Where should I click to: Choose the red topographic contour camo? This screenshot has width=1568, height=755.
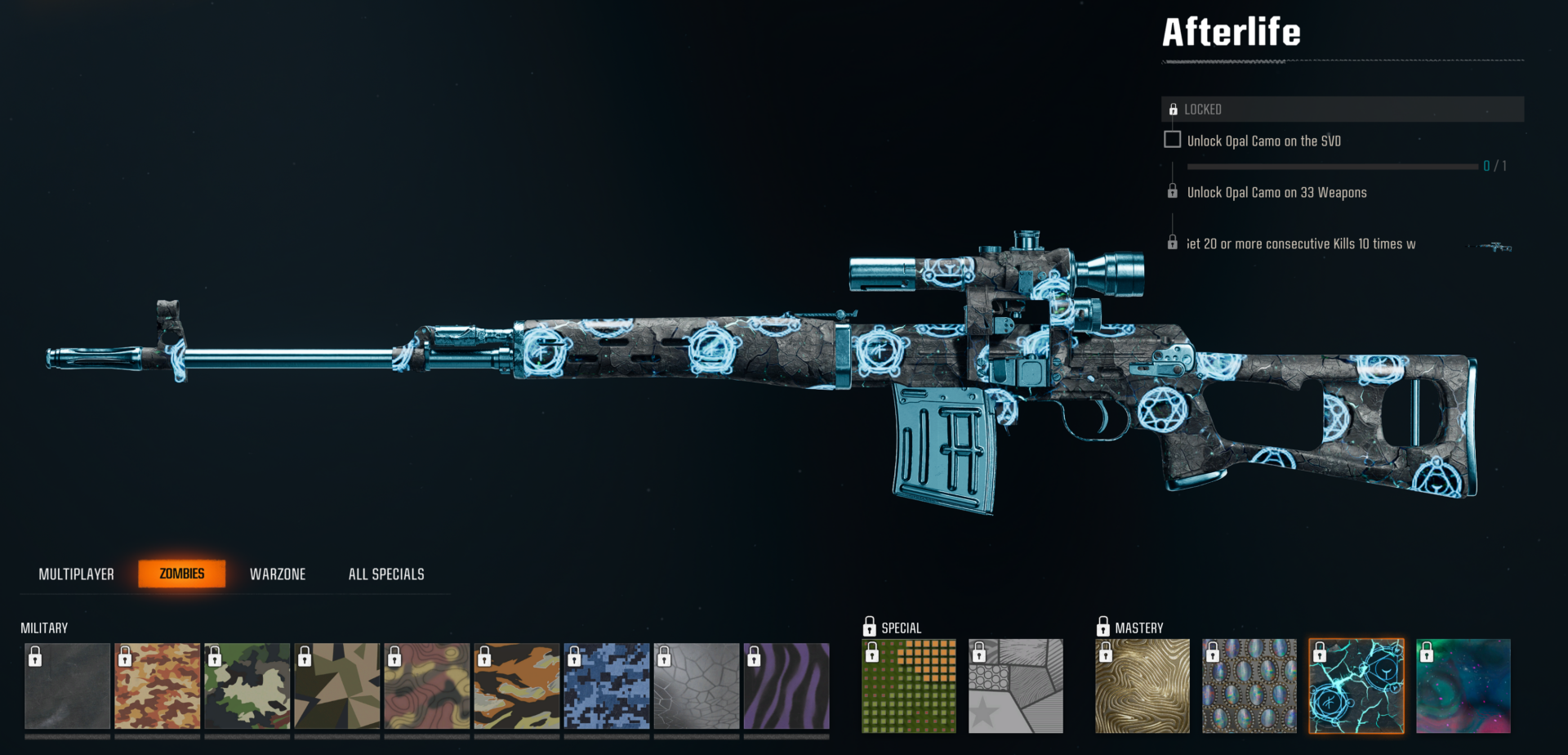click(x=426, y=686)
